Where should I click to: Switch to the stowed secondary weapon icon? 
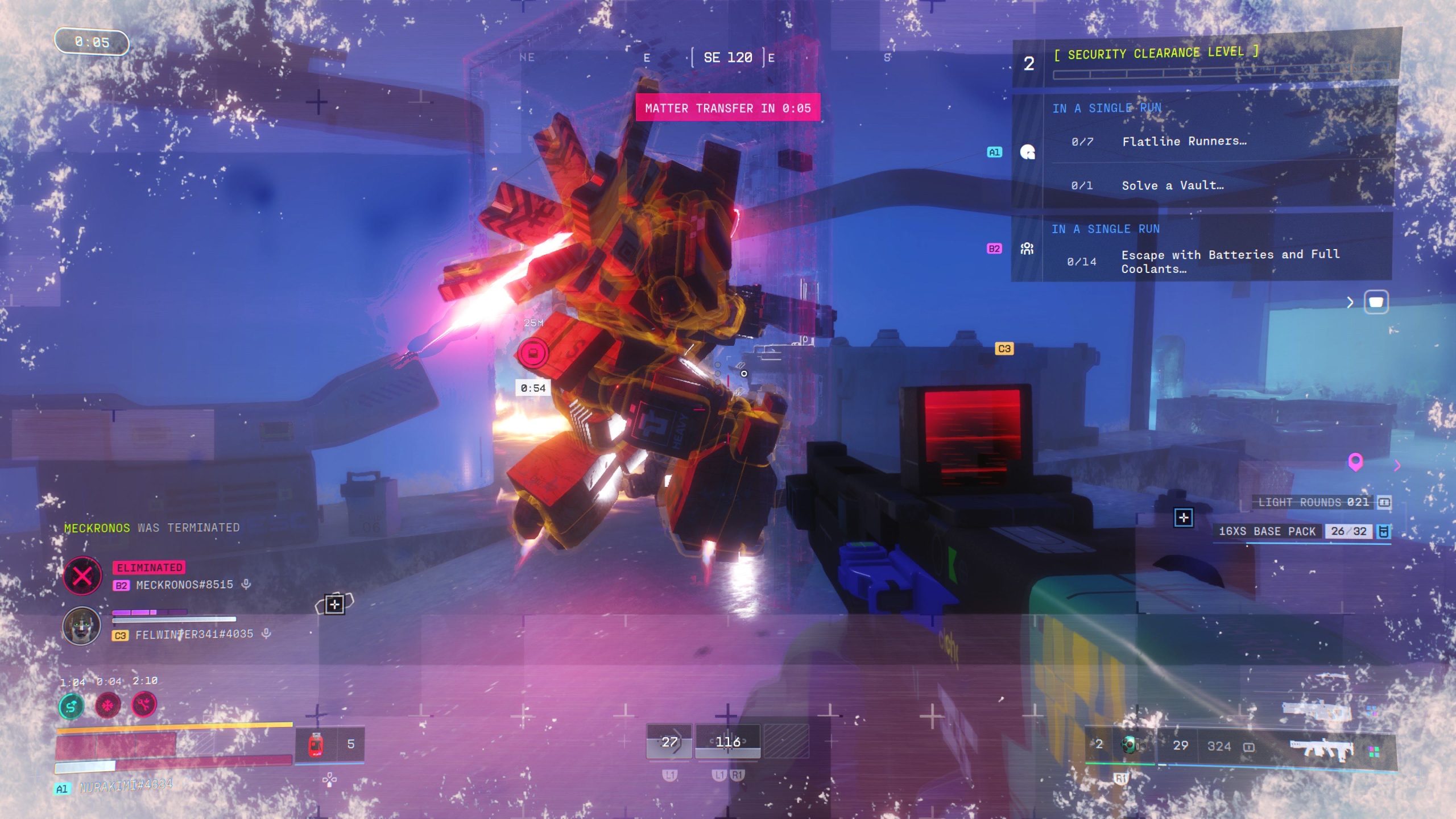pyautogui.click(x=1317, y=711)
